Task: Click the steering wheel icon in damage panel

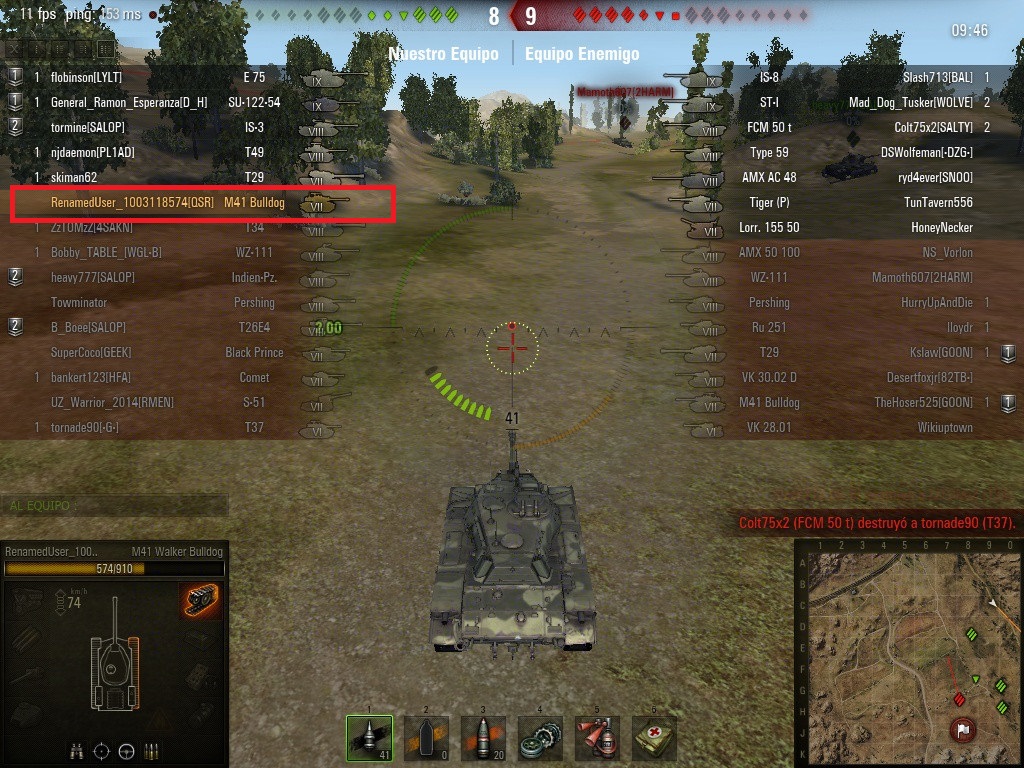Action: [x=127, y=750]
